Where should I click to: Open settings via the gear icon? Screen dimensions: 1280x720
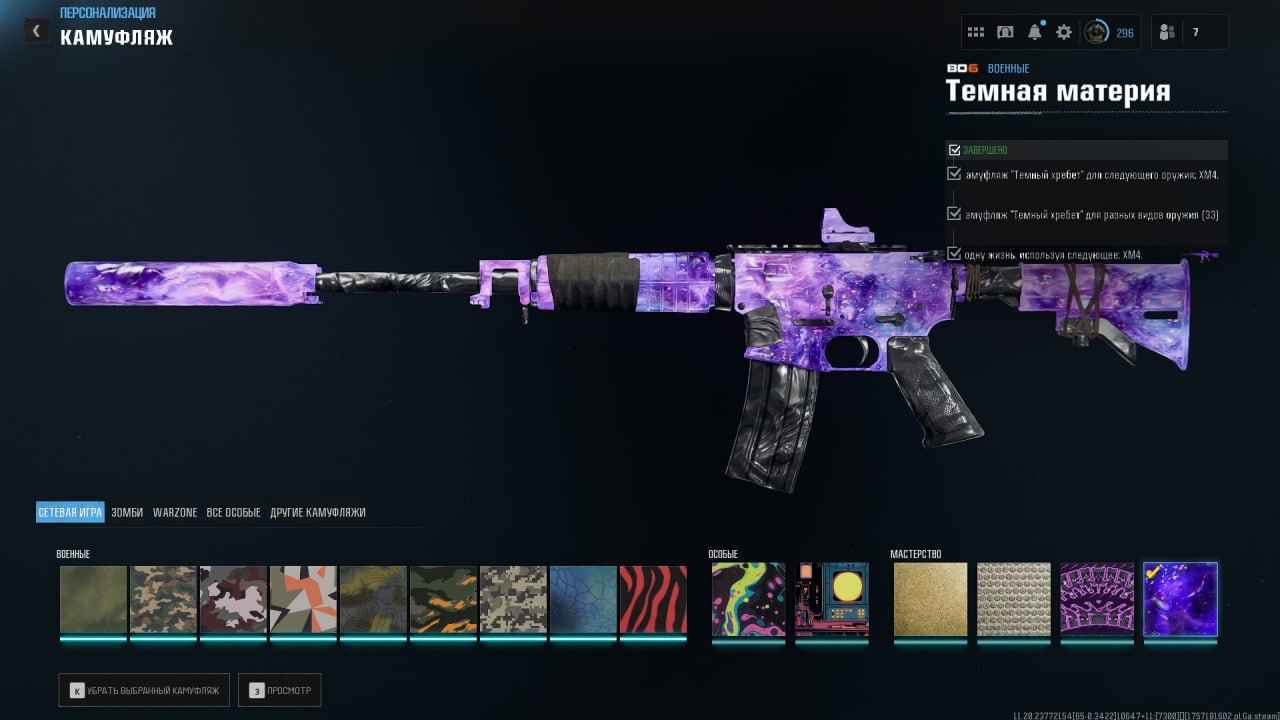tap(1064, 33)
